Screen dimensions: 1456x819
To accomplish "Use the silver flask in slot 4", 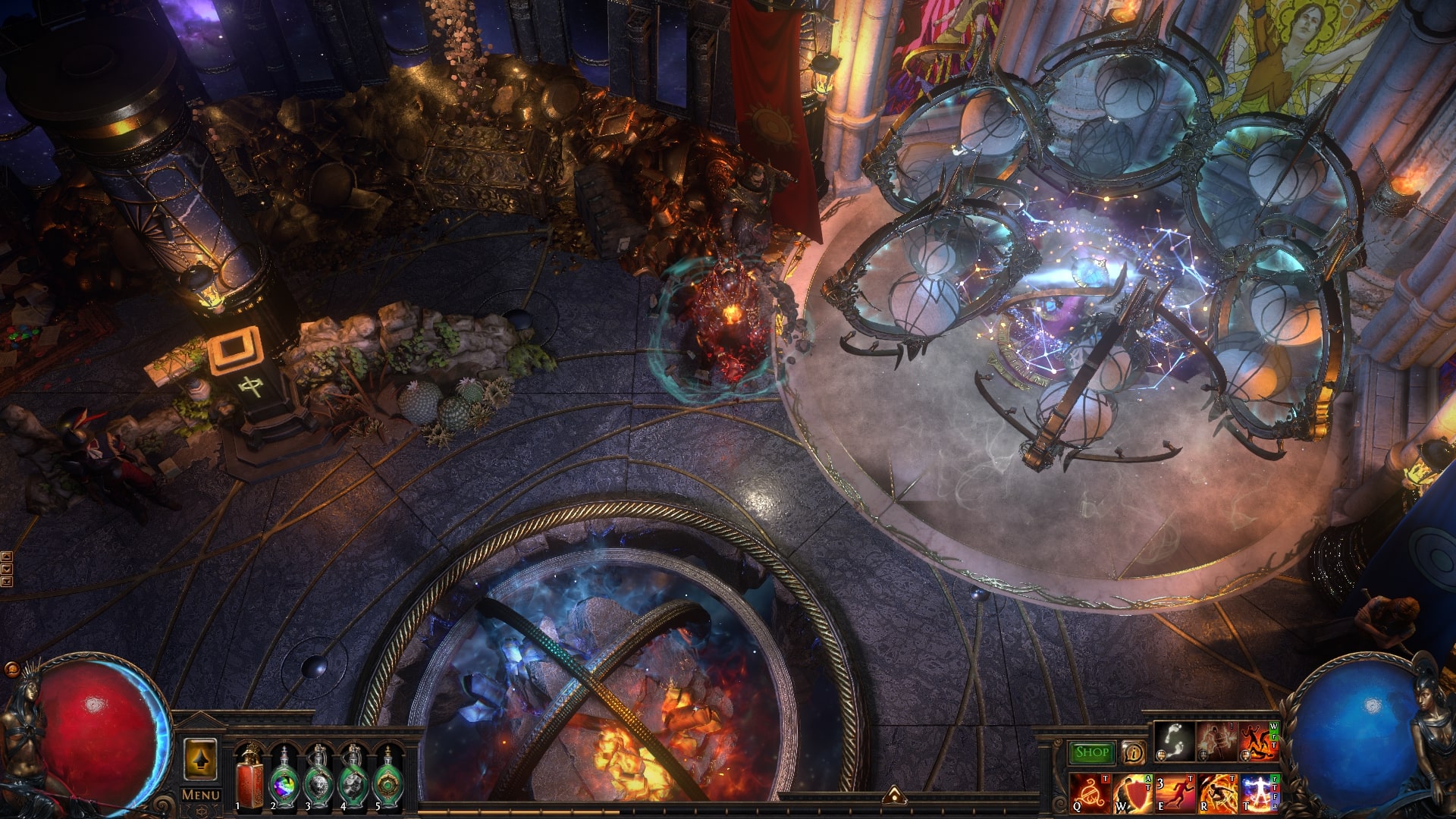I will [x=353, y=779].
